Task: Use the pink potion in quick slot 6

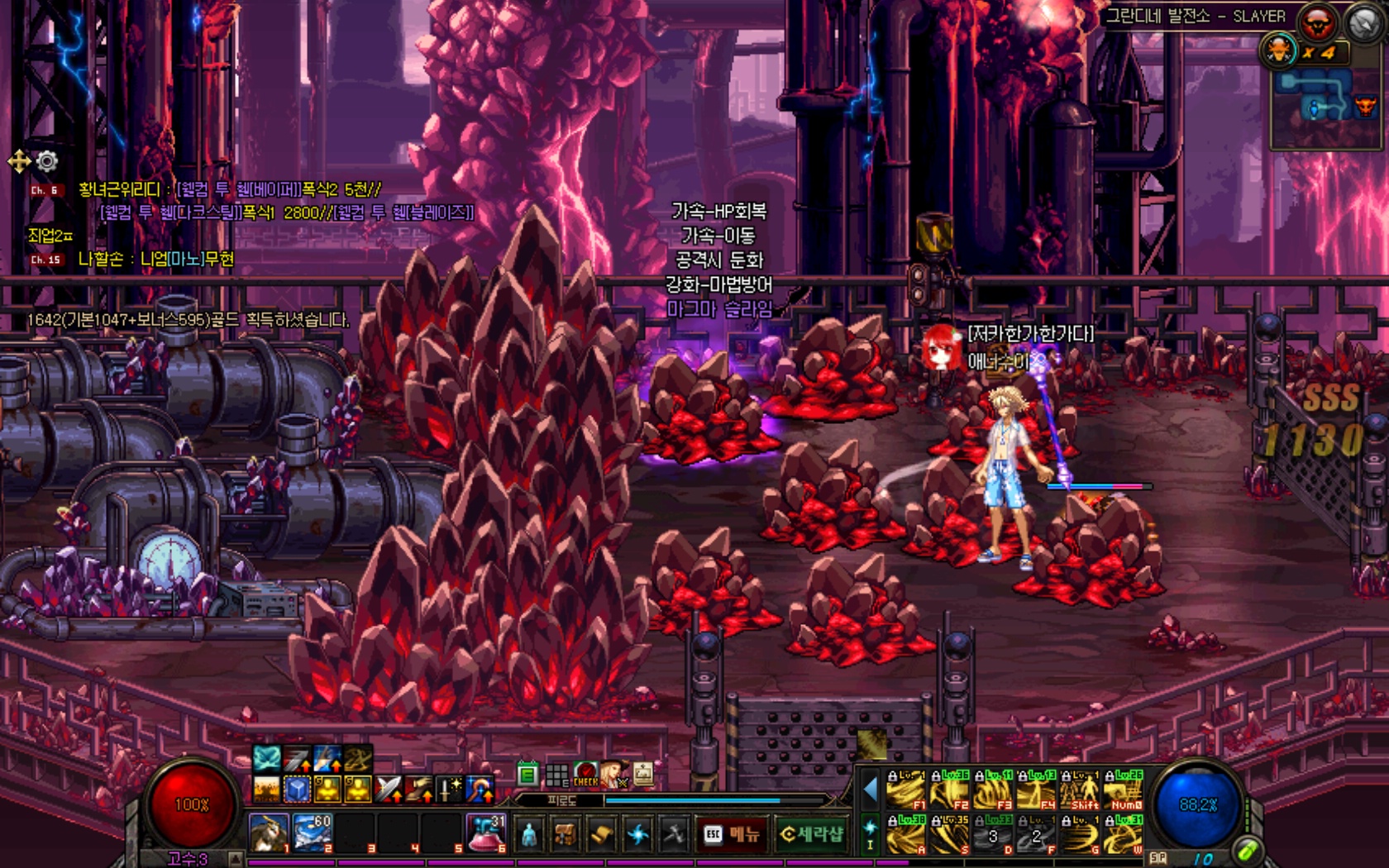Action: [486, 832]
